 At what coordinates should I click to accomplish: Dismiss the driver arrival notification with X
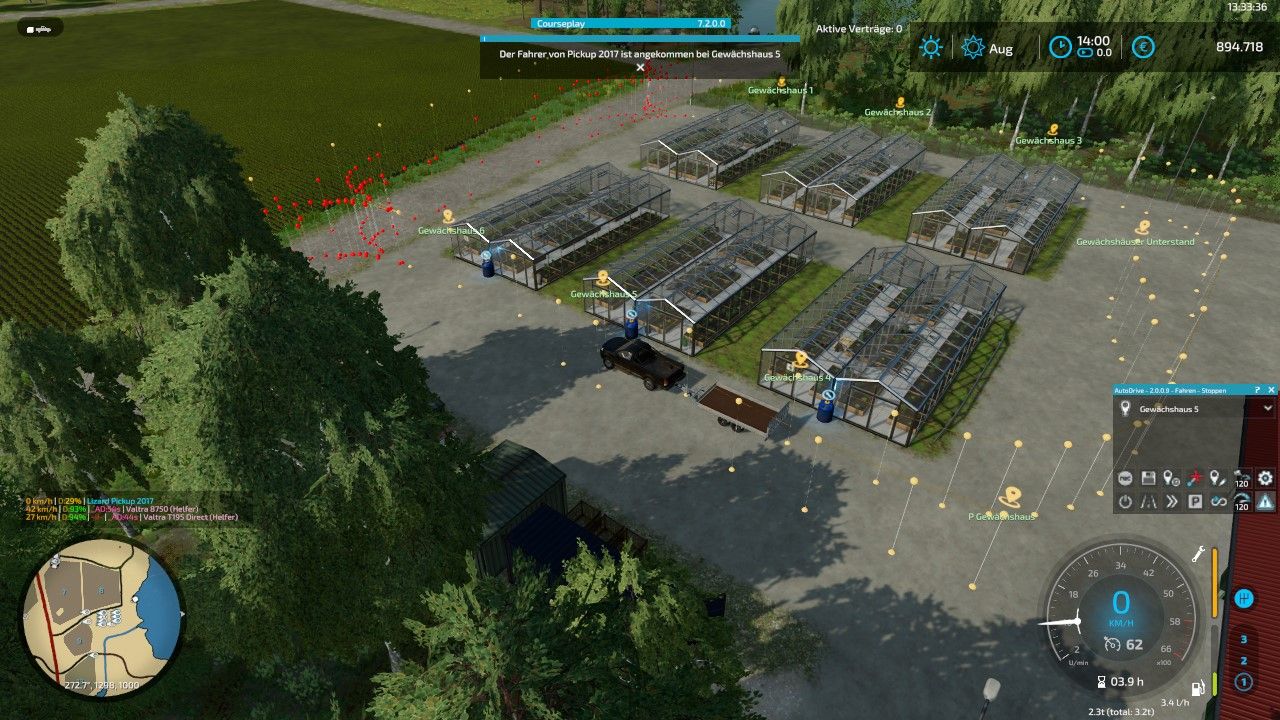coord(640,68)
